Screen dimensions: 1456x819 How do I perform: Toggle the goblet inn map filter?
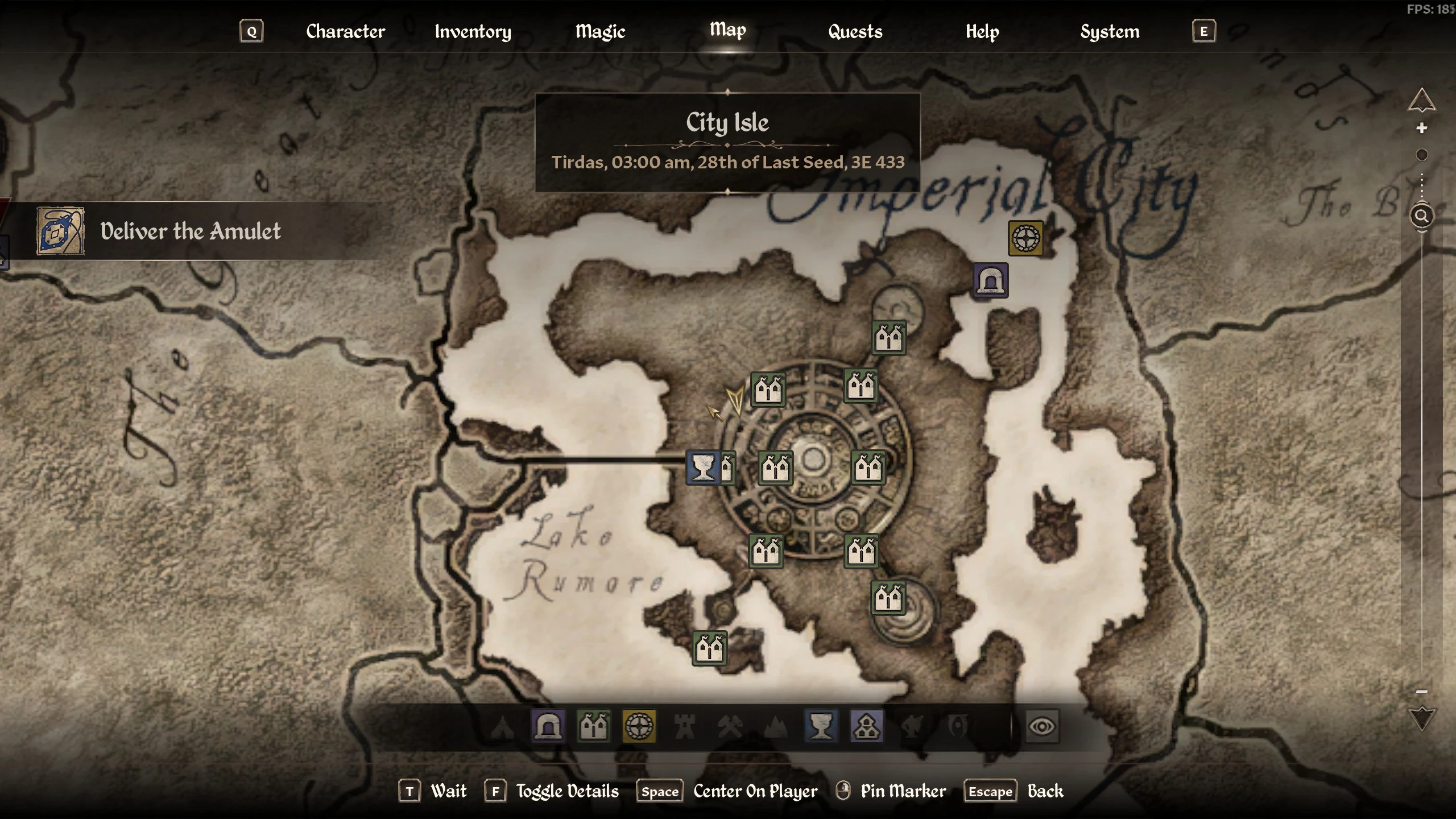(x=821, y=726)
